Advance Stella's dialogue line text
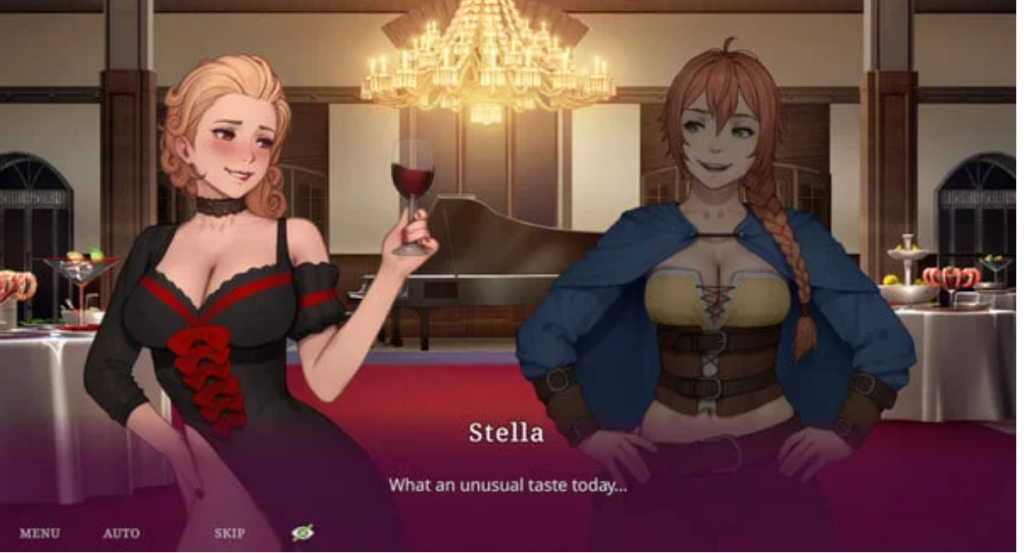The height and width of the screenshot is (553, 1024). tap(507, 485)
